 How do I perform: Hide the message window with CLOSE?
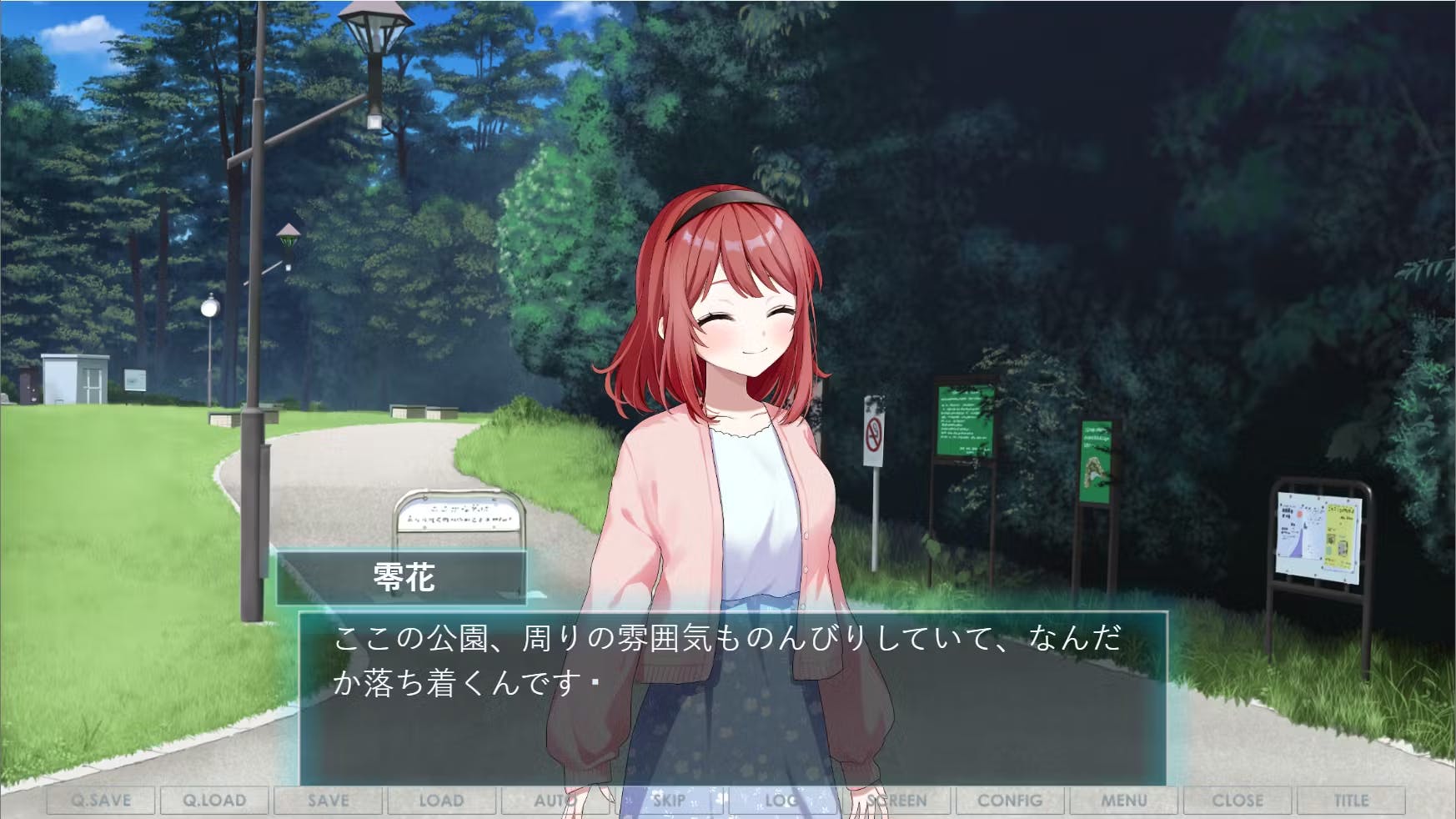coord(1238,801)
